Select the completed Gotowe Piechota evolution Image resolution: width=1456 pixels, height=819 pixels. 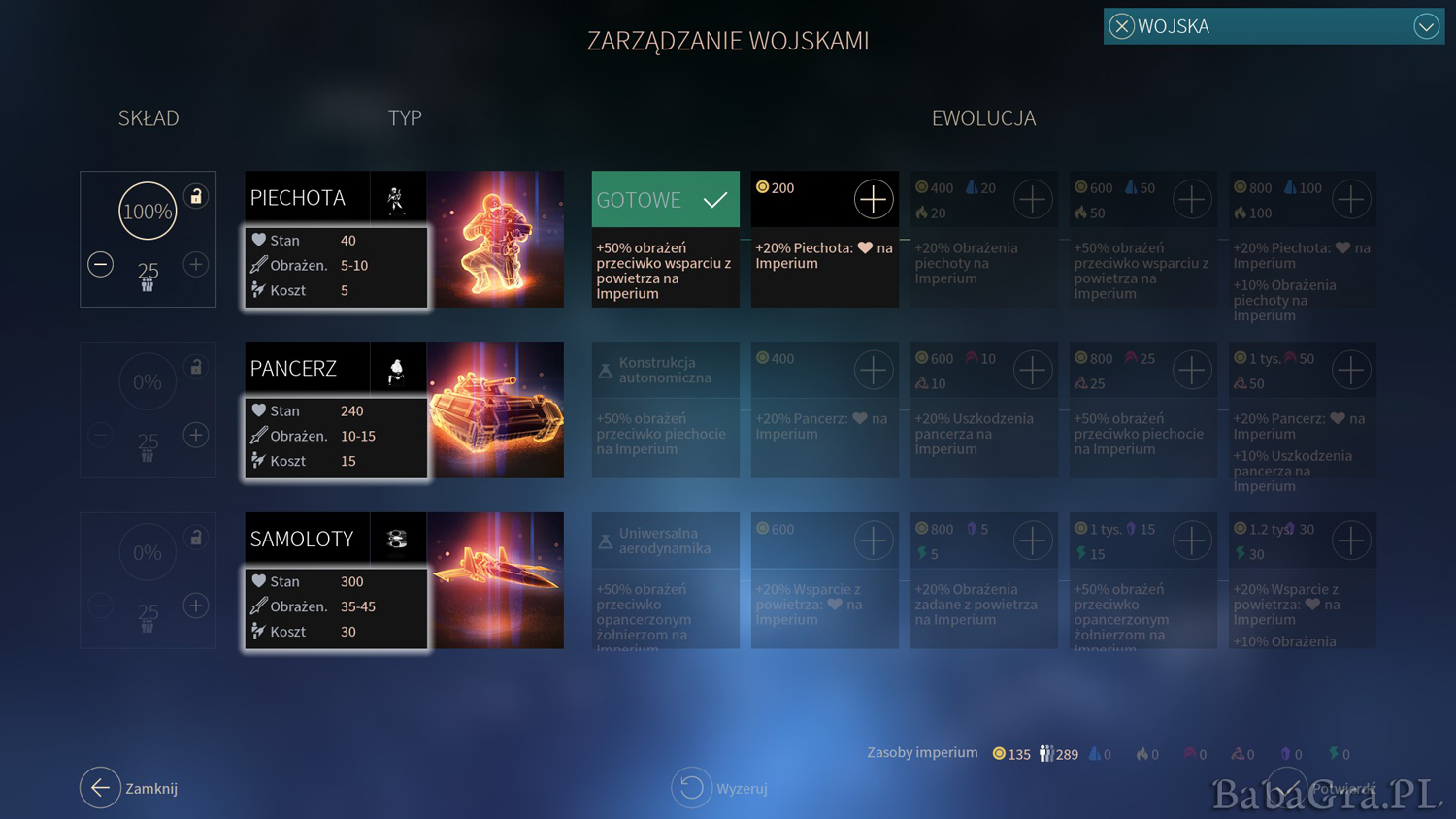665,200
